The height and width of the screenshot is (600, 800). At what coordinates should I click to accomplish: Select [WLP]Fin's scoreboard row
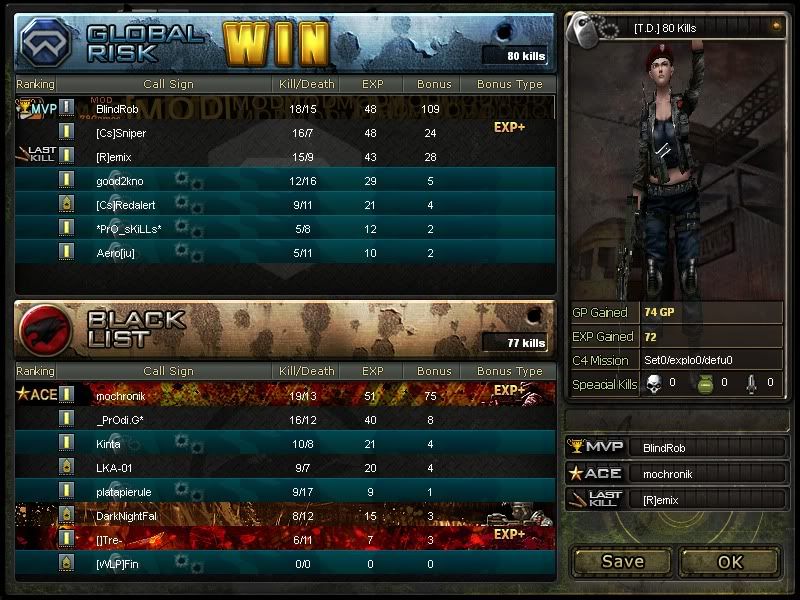(x=285, y=564)
